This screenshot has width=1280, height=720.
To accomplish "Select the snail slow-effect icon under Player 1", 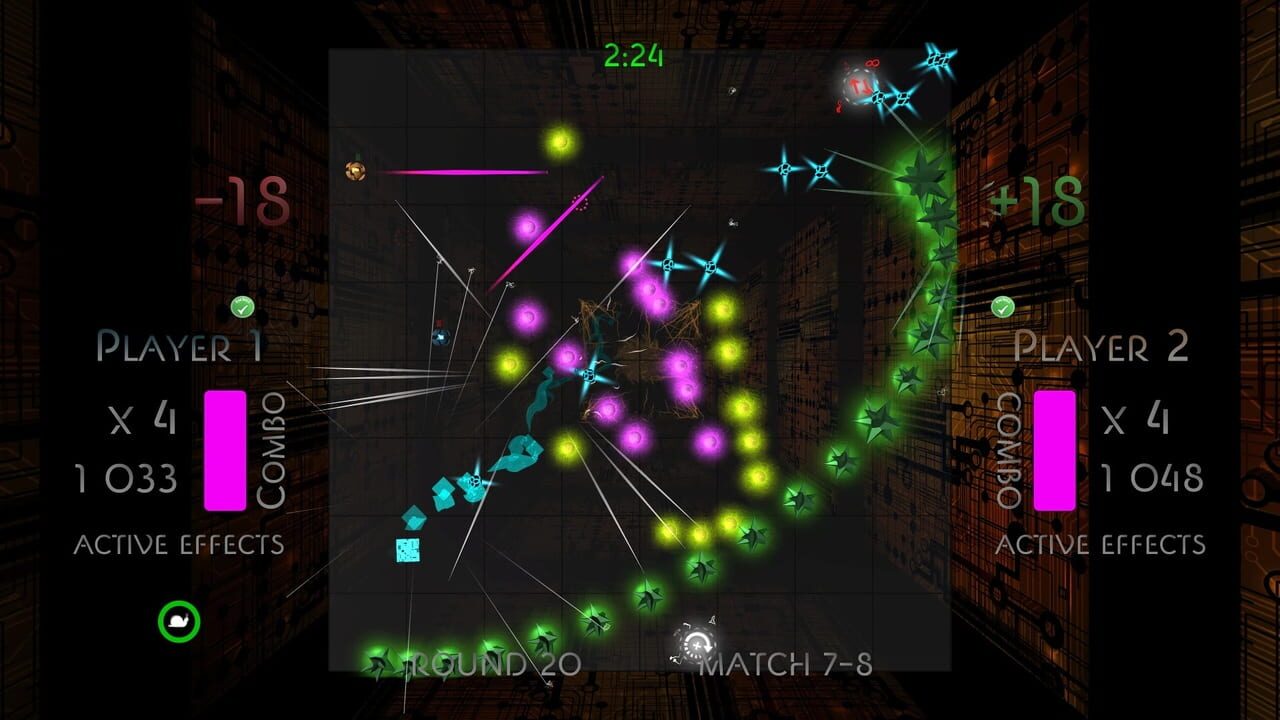I will coord(178,621).
